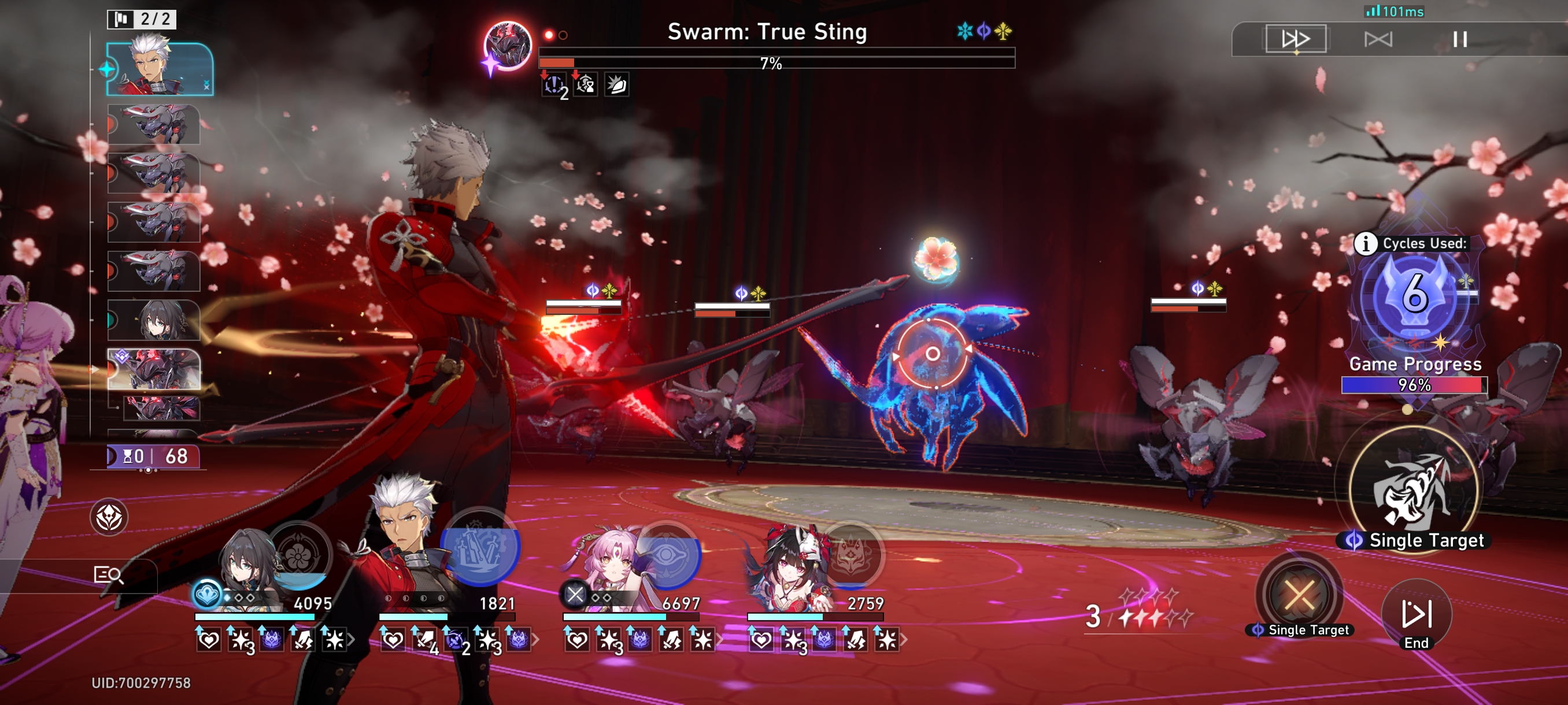Toggle the double-speed fast-forward button

click(1295, 39)
